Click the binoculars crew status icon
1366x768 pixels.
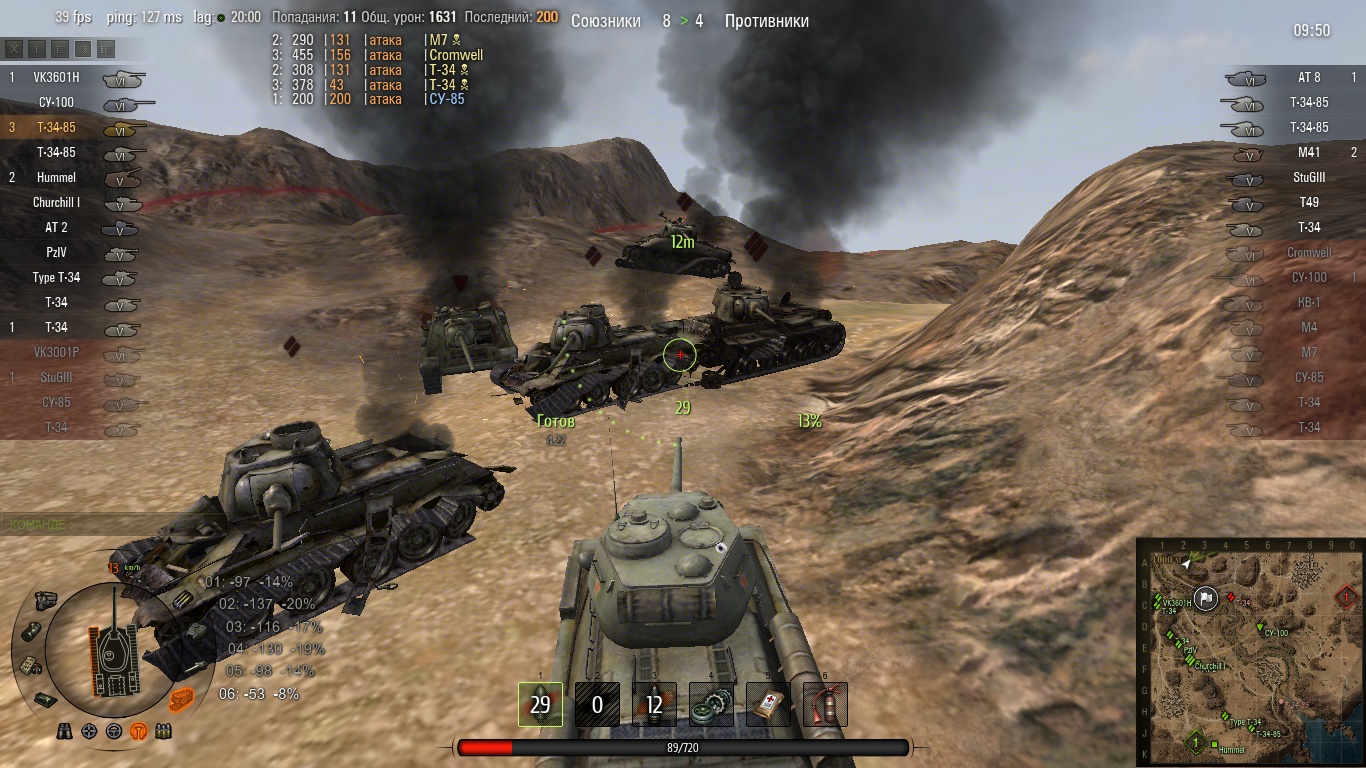66,731
